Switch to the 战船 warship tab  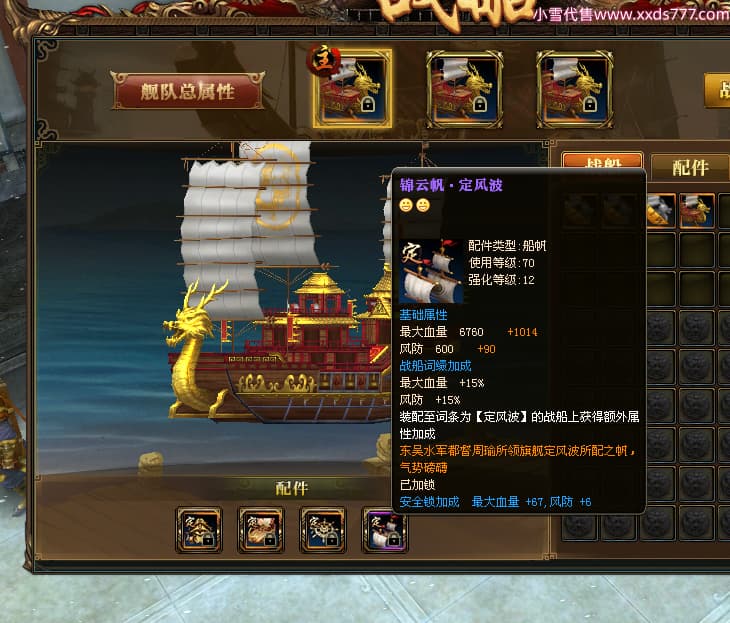[602, 166]
